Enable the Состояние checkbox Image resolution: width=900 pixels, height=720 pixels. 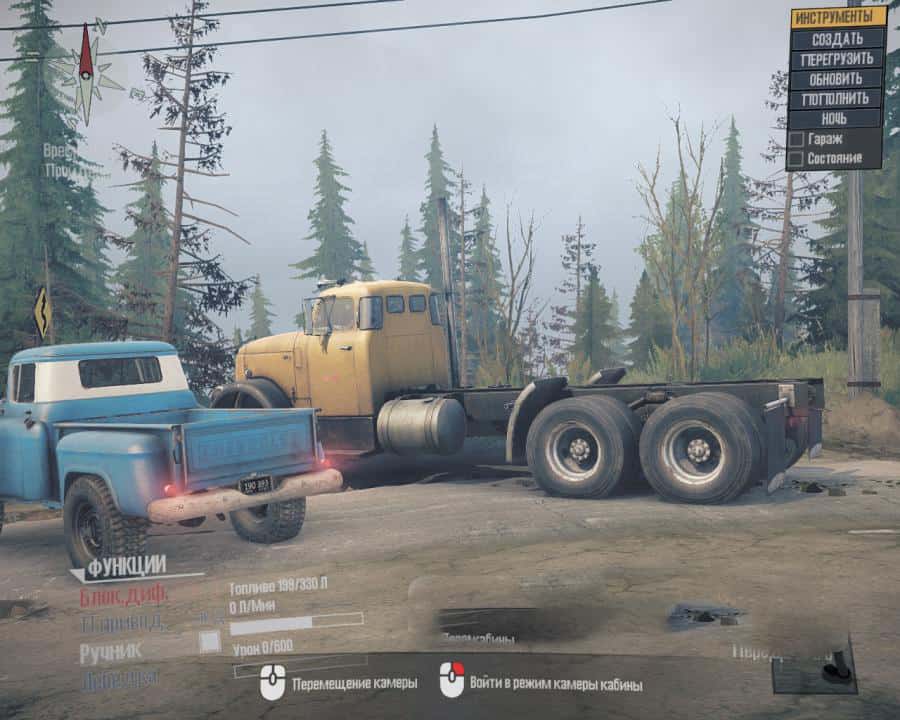(x=796, y=159)
